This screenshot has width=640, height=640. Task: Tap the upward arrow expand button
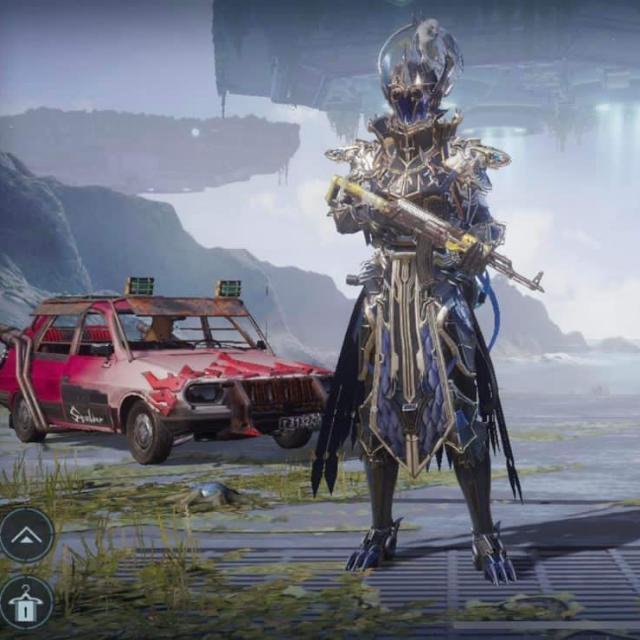(x=26, y=535)
